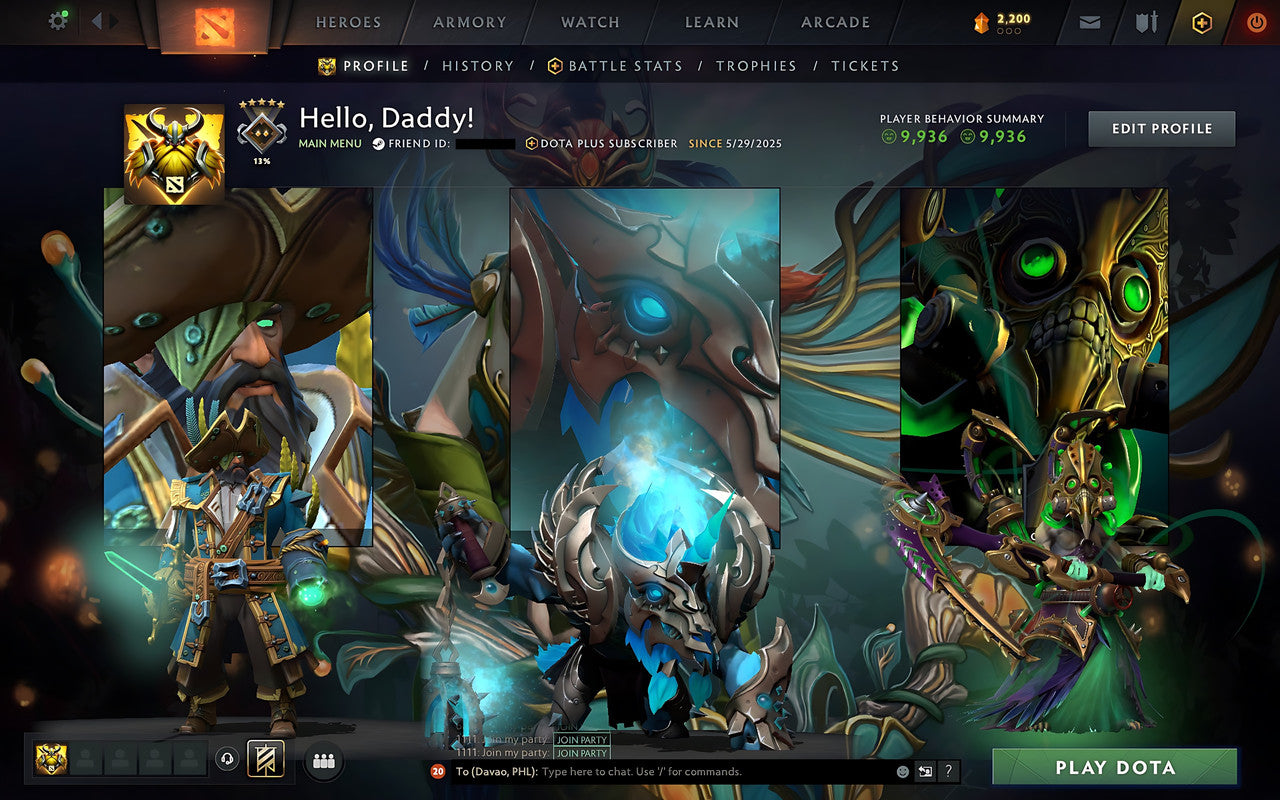1280x800 pixels.
Task: Open the WATCH menu
Action: (x=590, y=22)
